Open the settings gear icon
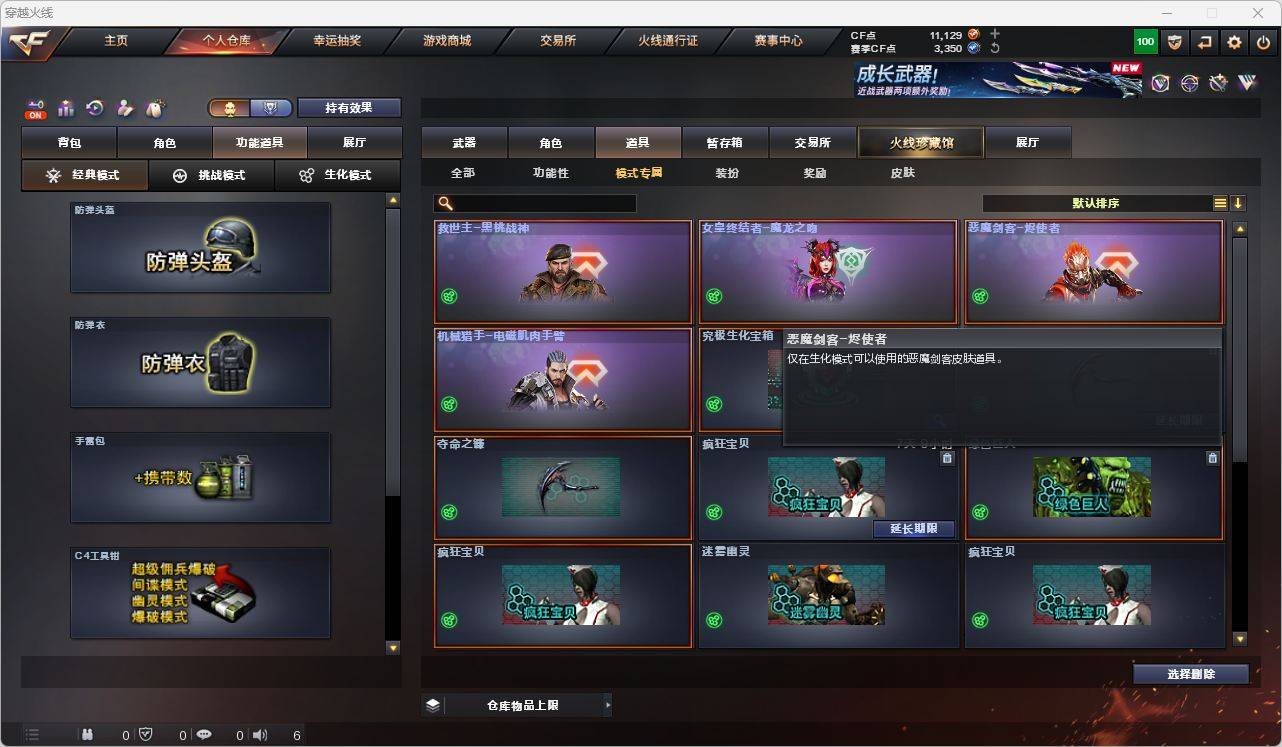The image size is (1282, 747). pyautogui.click(x=1232, y=42)
